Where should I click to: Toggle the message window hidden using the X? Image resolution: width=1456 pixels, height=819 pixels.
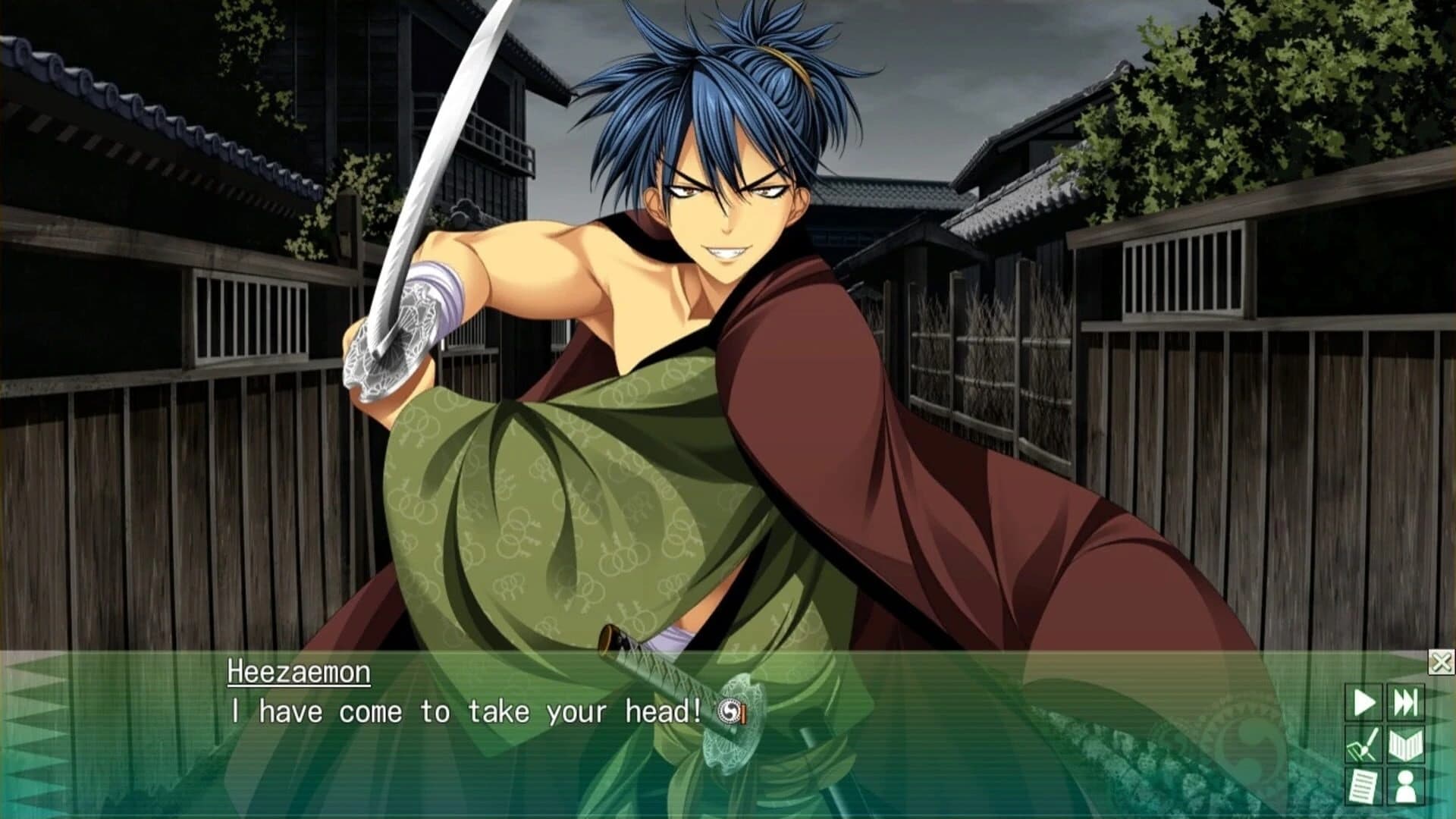click(x=1440, y=661)
